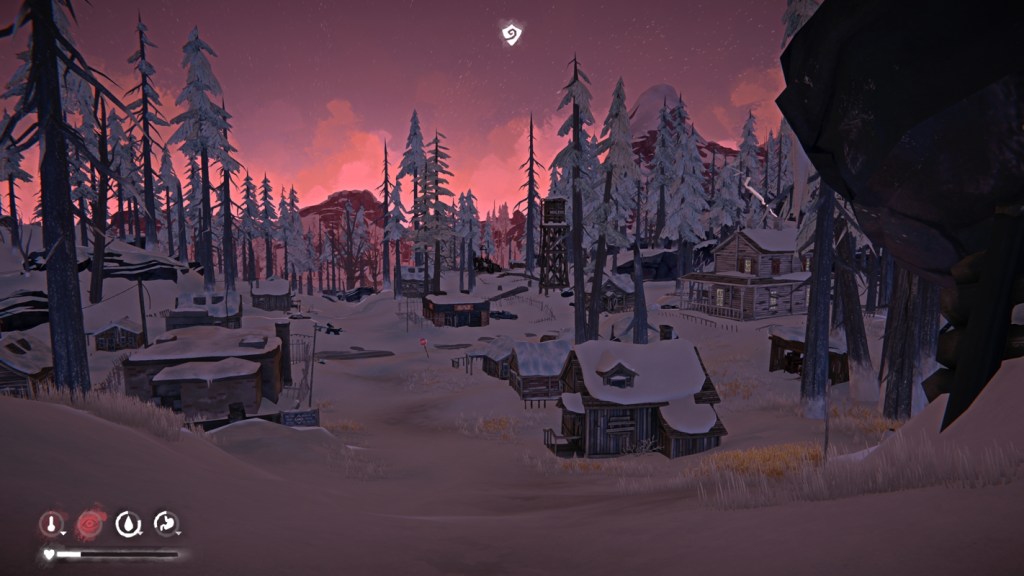Click the spiral shield marker icon
1024x576 pixels.
tap(512, 35)
